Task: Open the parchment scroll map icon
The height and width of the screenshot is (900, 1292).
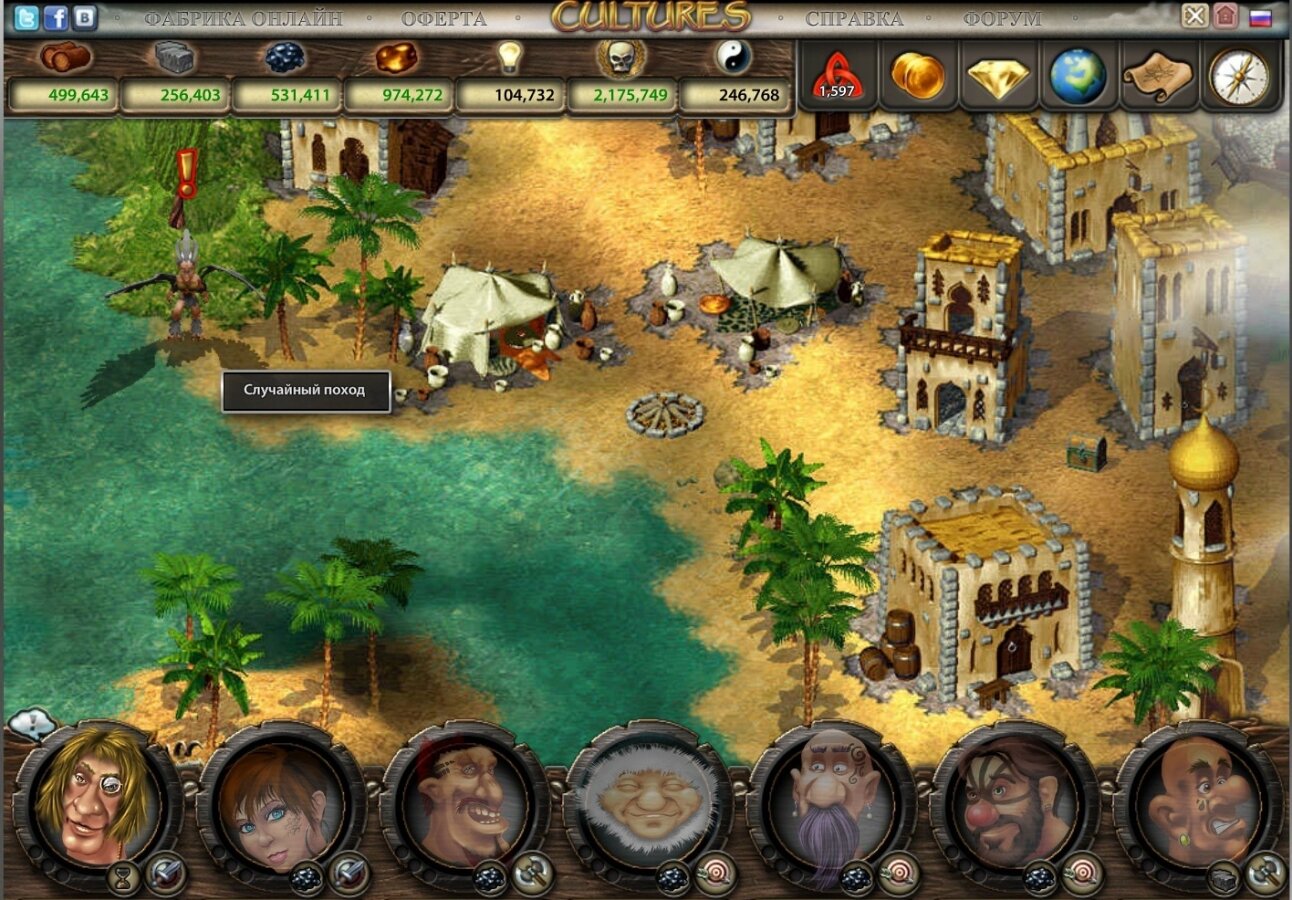Action: [x=1158, y=76]
